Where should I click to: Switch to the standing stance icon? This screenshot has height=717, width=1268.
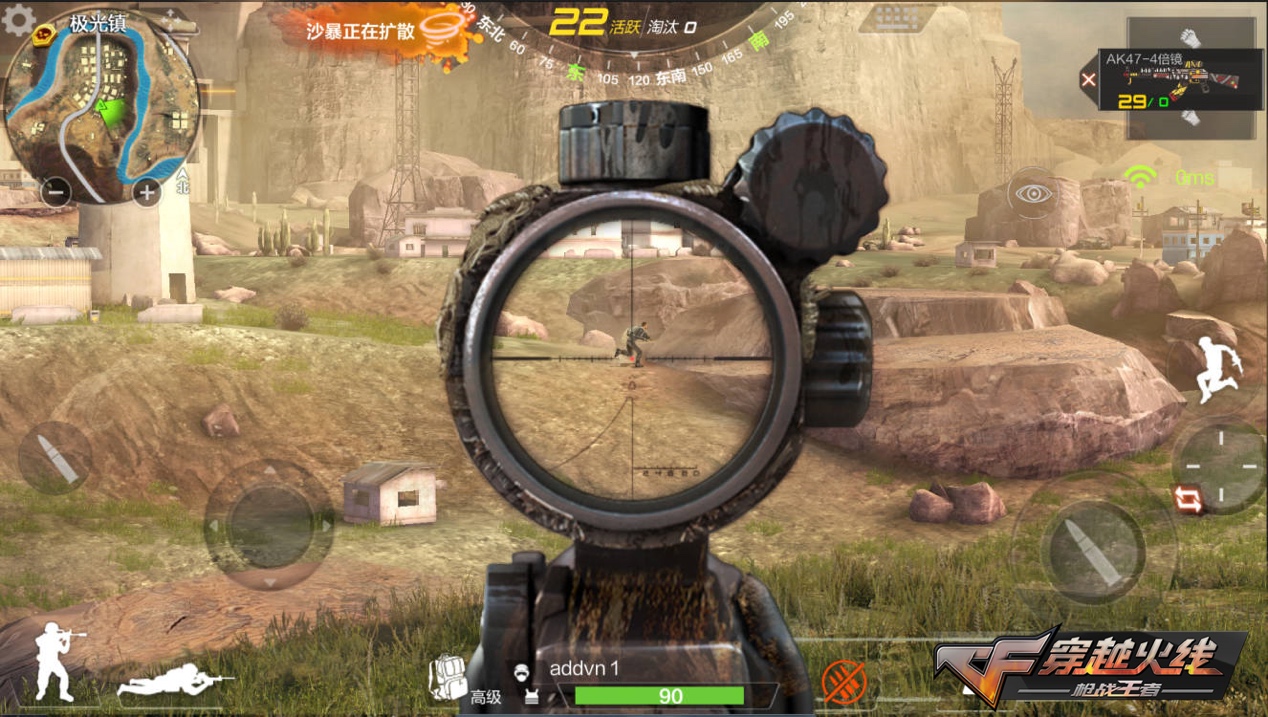tap(55, 660)
